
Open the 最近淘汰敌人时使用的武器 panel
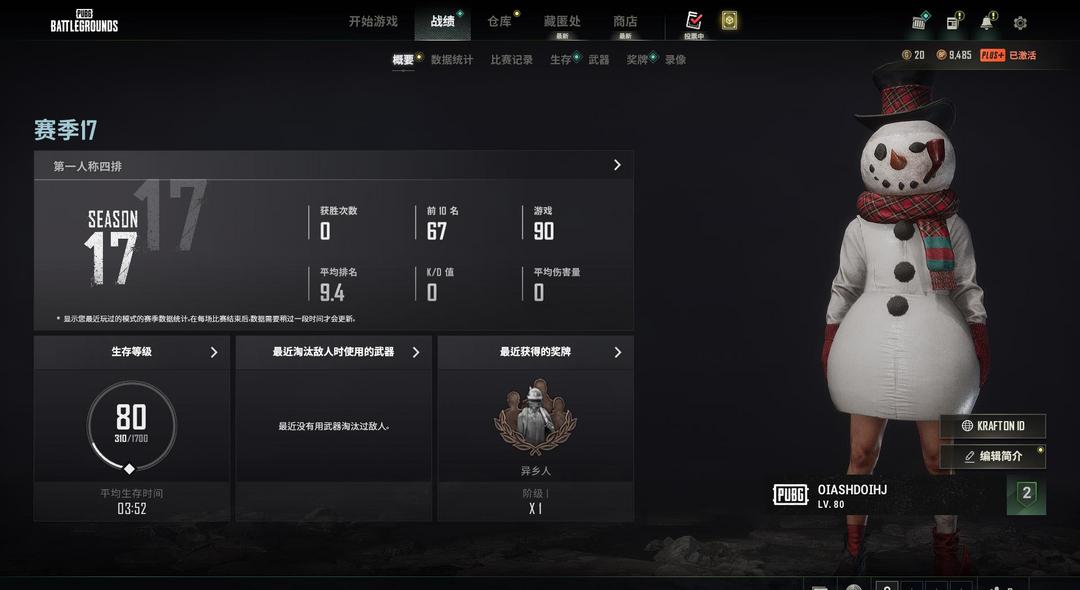coord(334,352)
